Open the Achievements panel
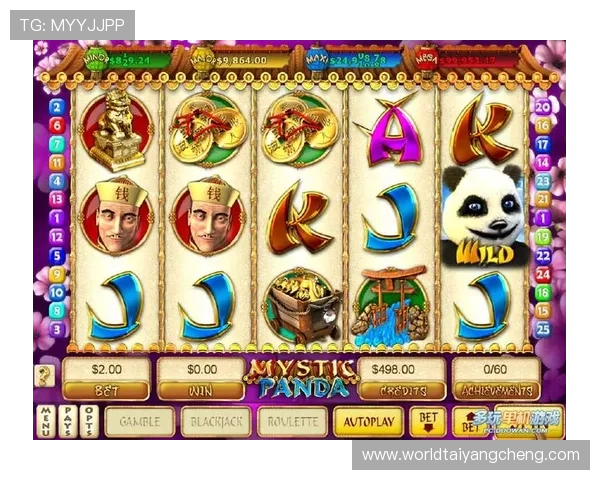600x480 pixels. [x=496, y=379]
